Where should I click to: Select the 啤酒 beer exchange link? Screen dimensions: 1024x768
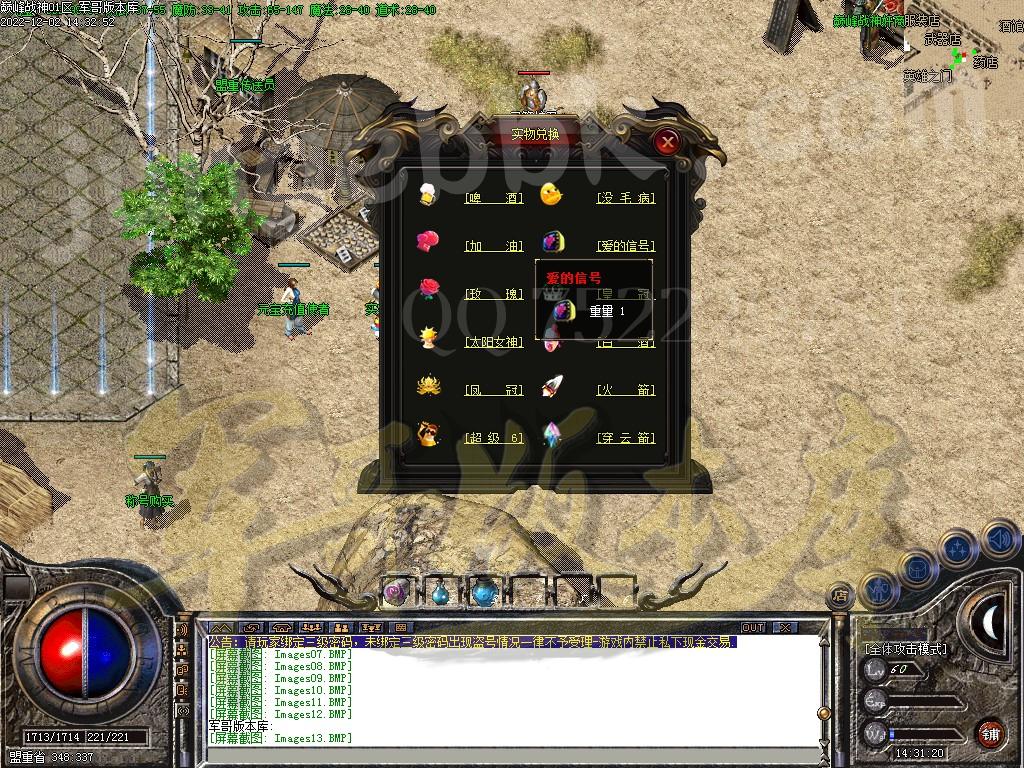[x=495, y=198]
